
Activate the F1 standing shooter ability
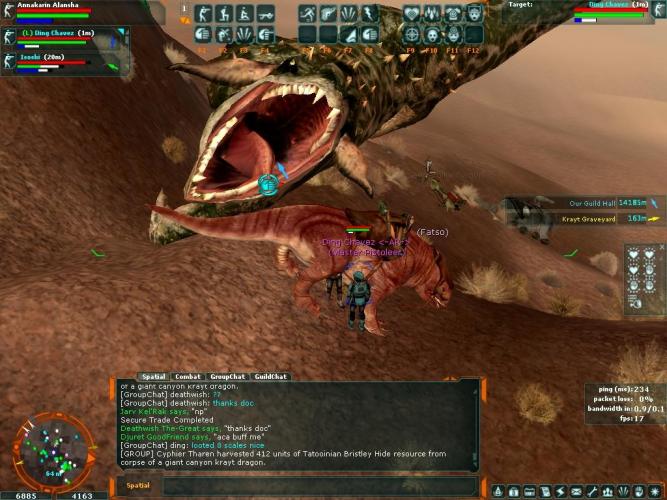[x=201, y=14]
